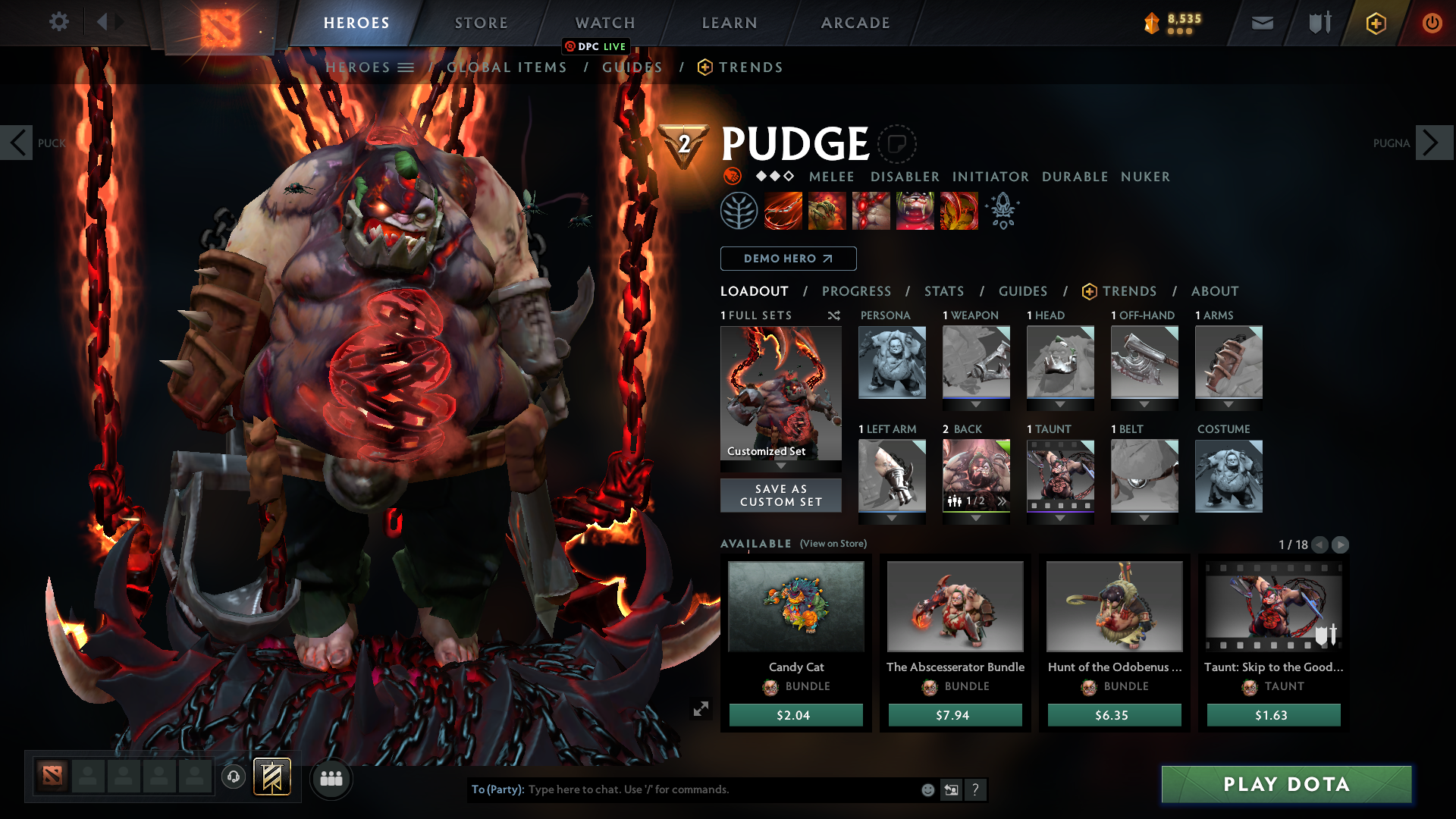Screen dimensions: 1456x819
Task: Open the mail inbox icon
Action: pos(1261,23)
